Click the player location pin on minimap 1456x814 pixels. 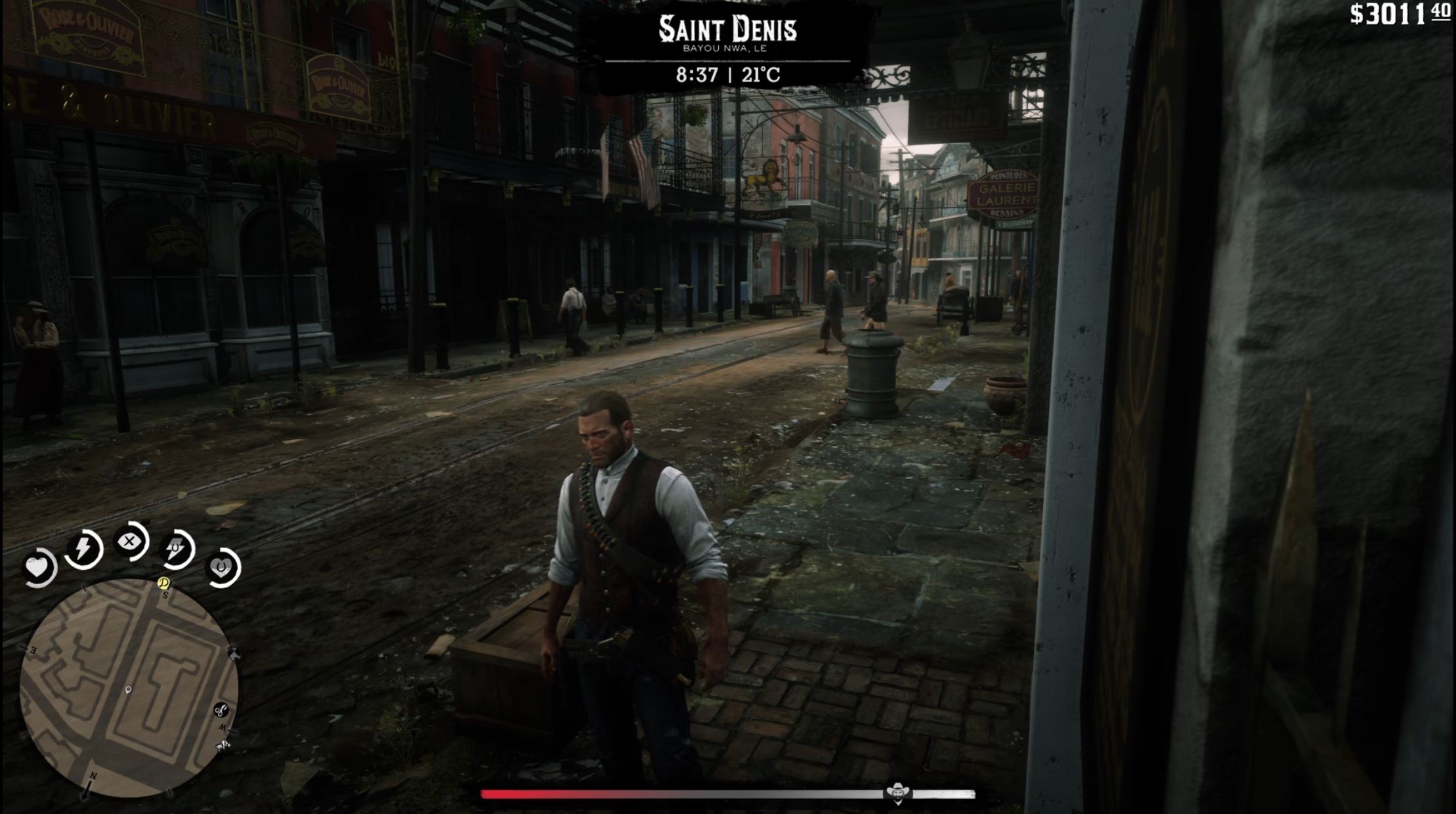(x=128, y=690)
